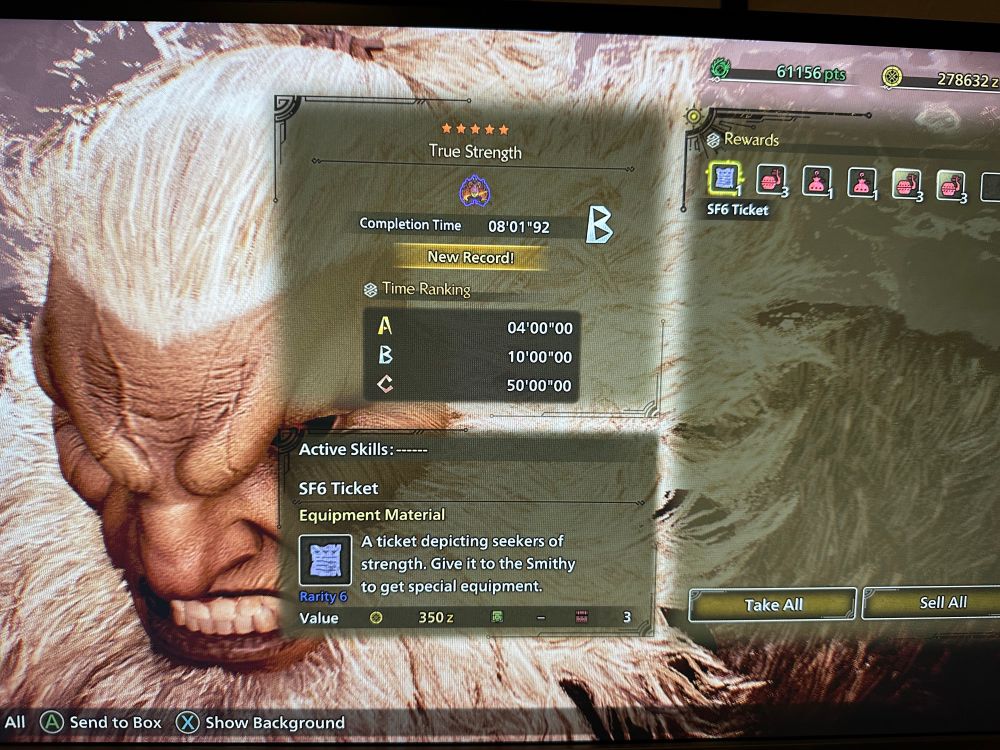
Task: Take All rewards
Action: point(773,605)
